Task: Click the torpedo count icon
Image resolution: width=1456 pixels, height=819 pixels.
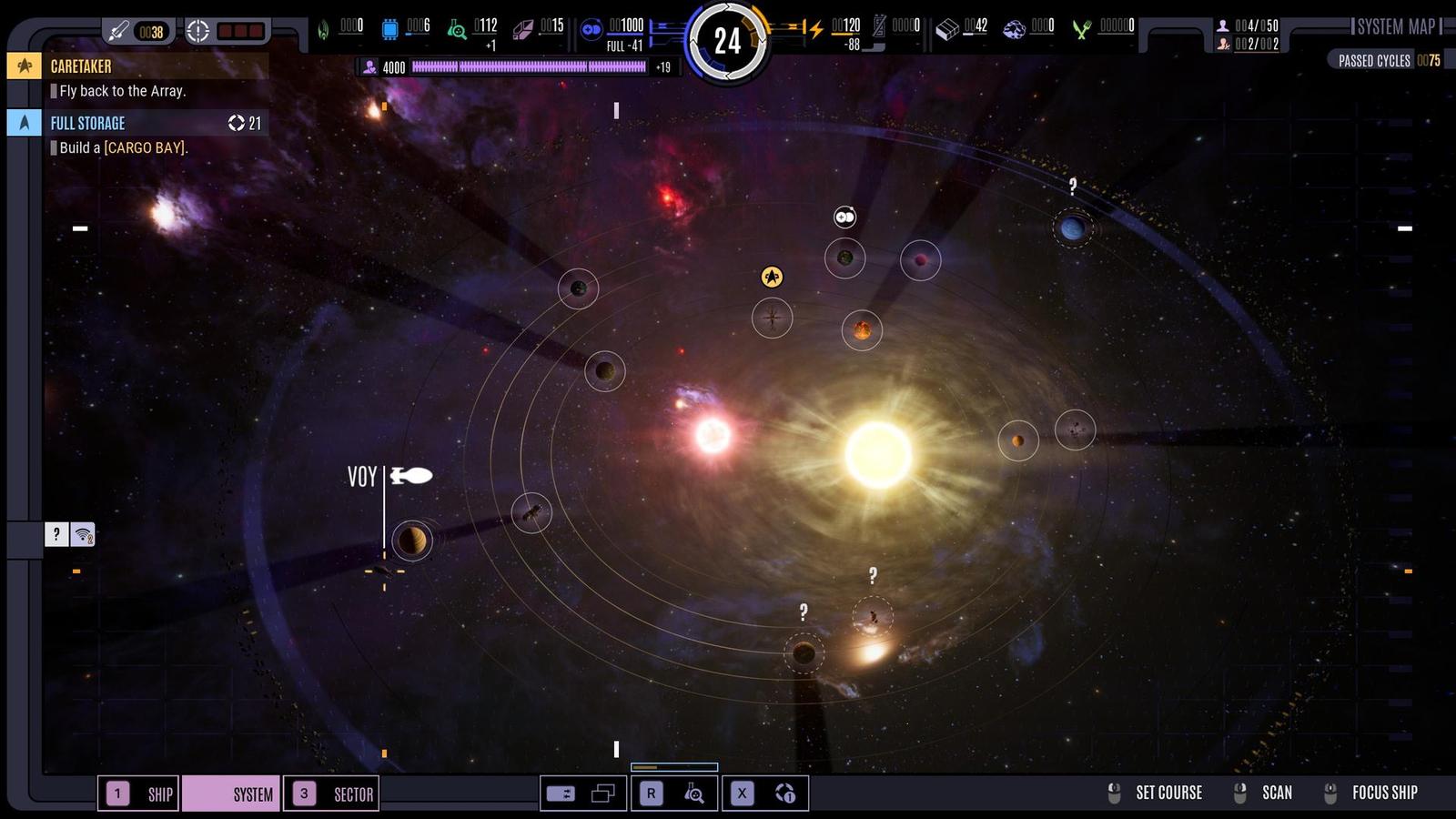Action: 119,32
